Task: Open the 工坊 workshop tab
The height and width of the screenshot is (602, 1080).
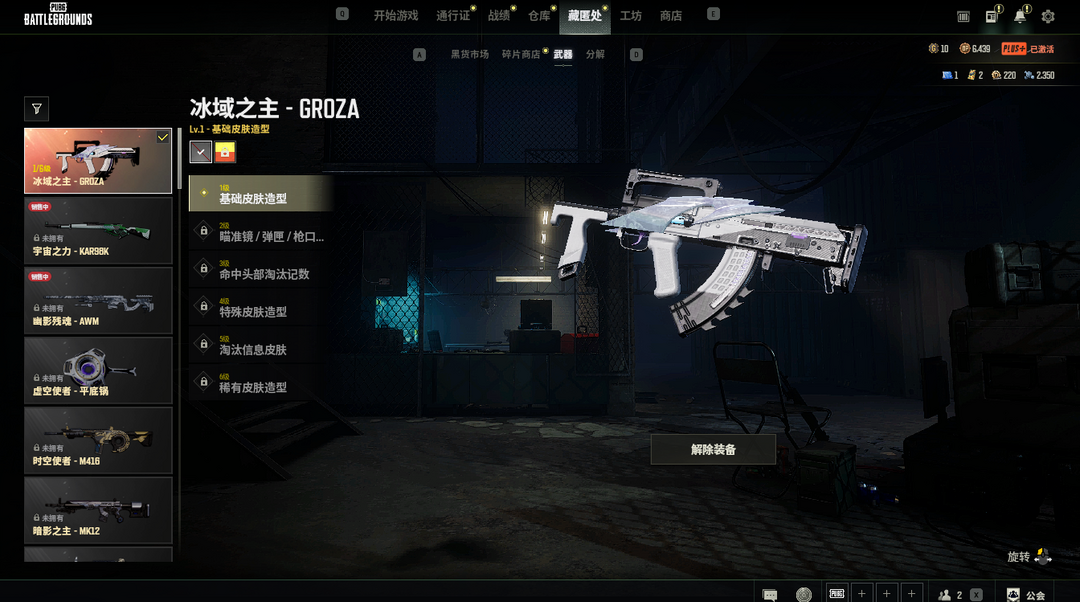Action: click(x=631, y=16)
